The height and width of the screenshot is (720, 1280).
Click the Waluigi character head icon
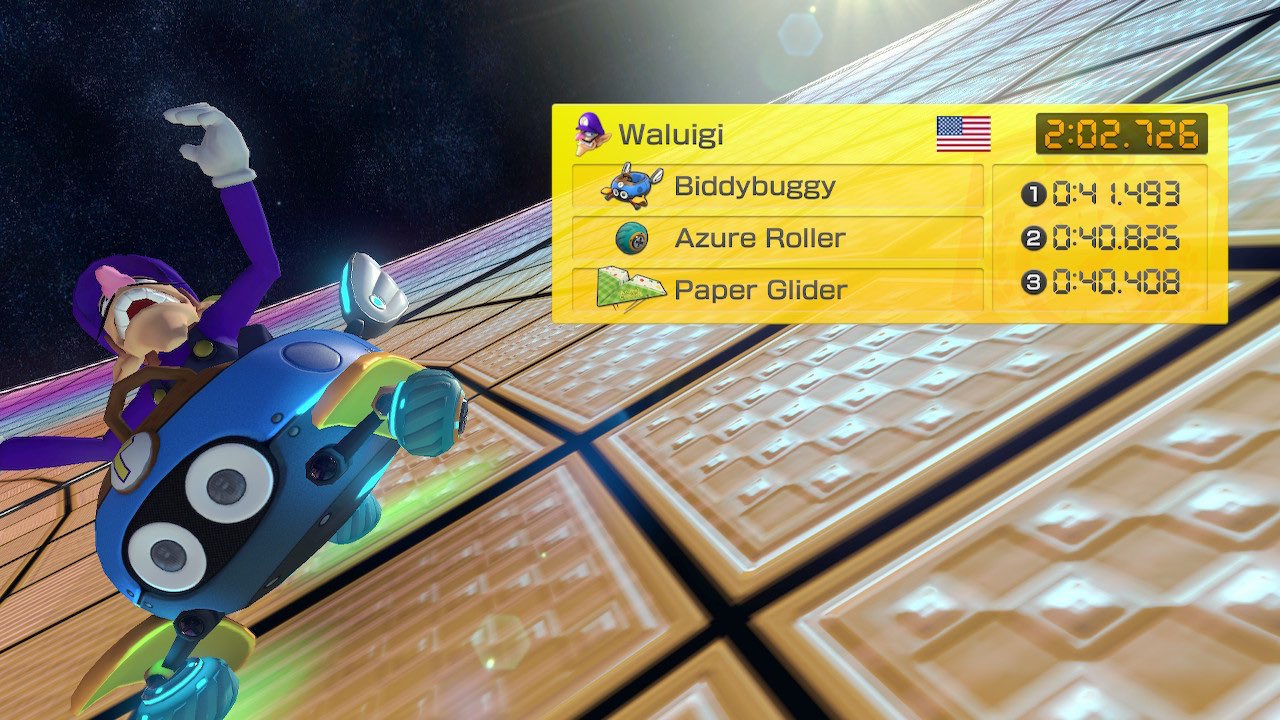[591, 133]
